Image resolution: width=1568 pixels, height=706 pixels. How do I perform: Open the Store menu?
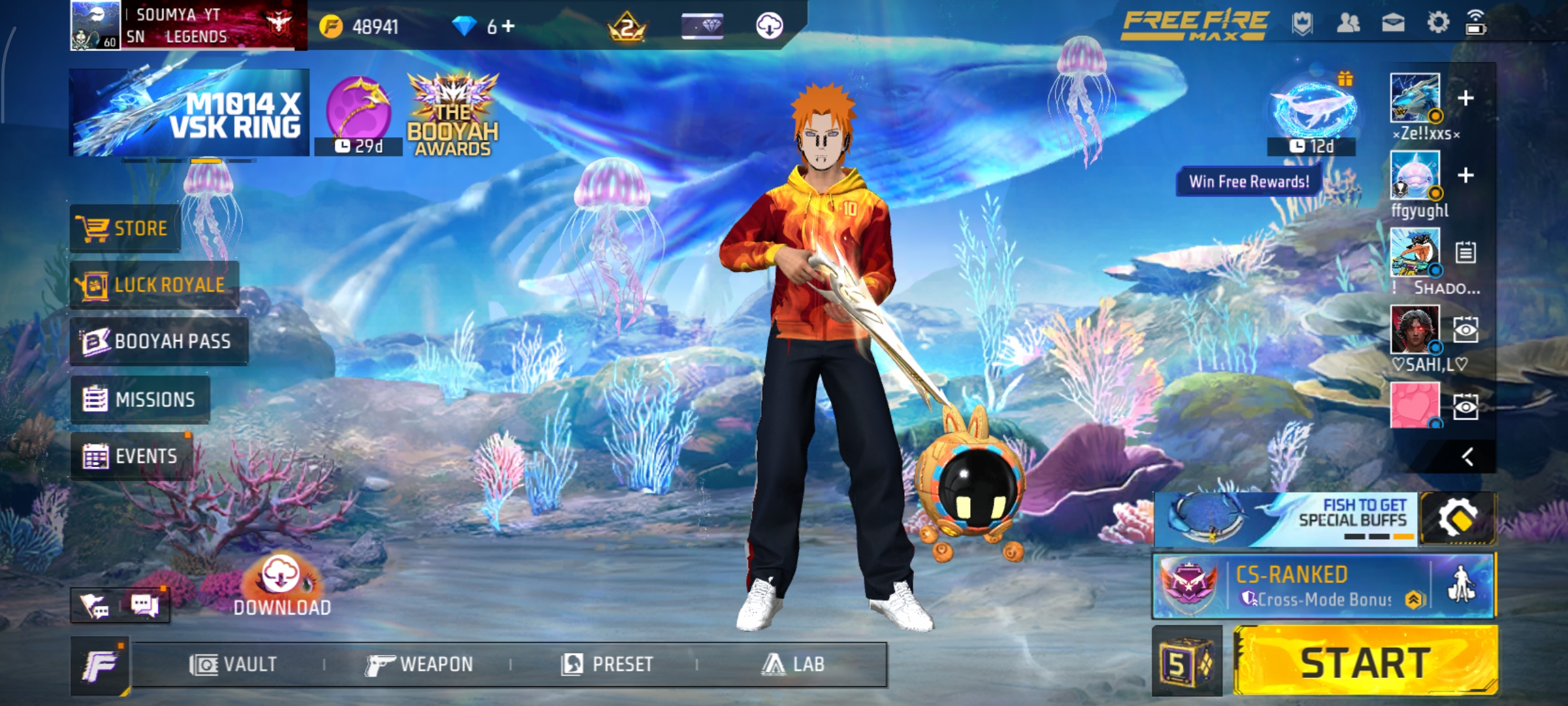(125, 228)
